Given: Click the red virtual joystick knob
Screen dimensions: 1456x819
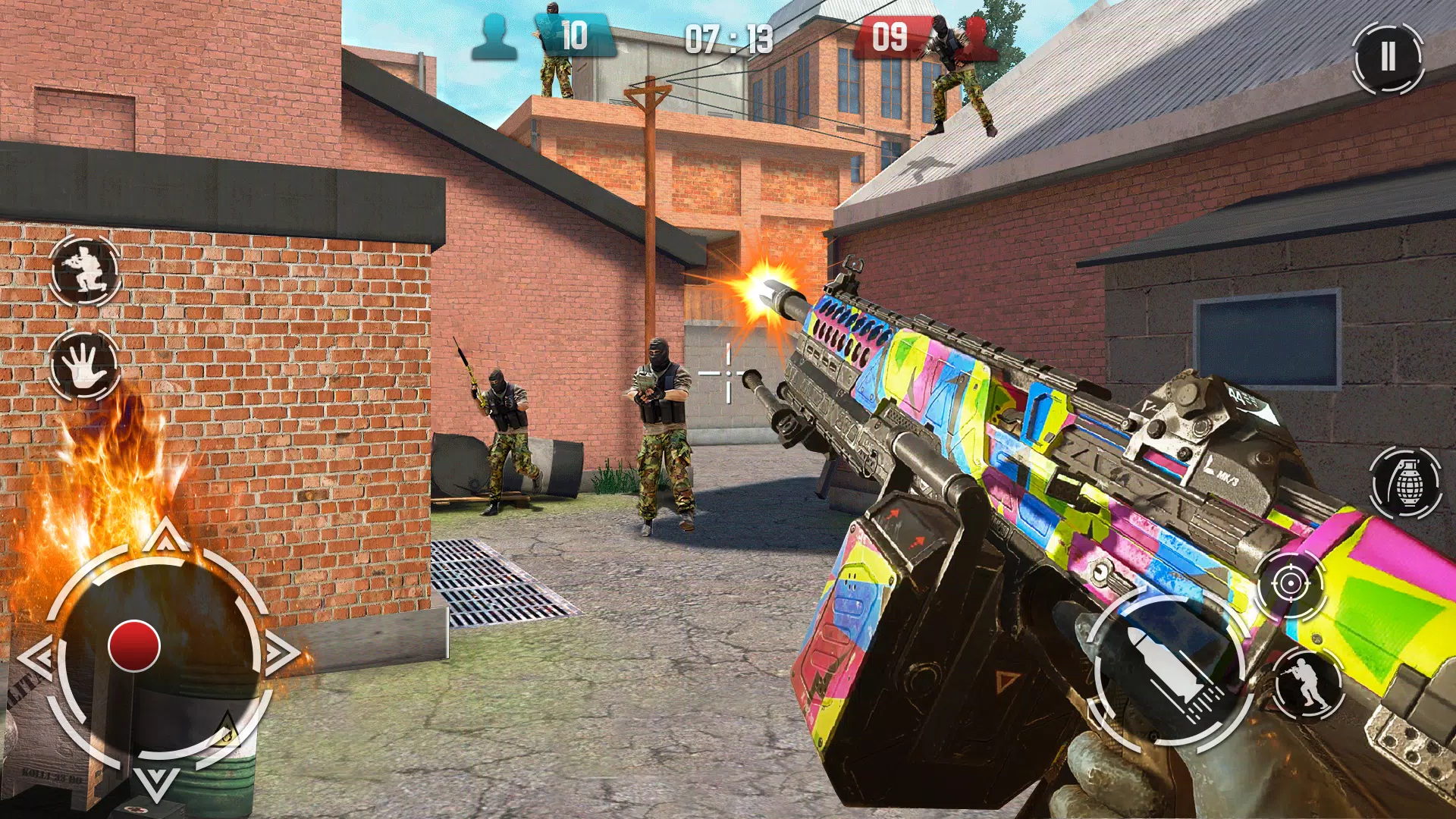Looking at the screenshot, I should point(134,646).
